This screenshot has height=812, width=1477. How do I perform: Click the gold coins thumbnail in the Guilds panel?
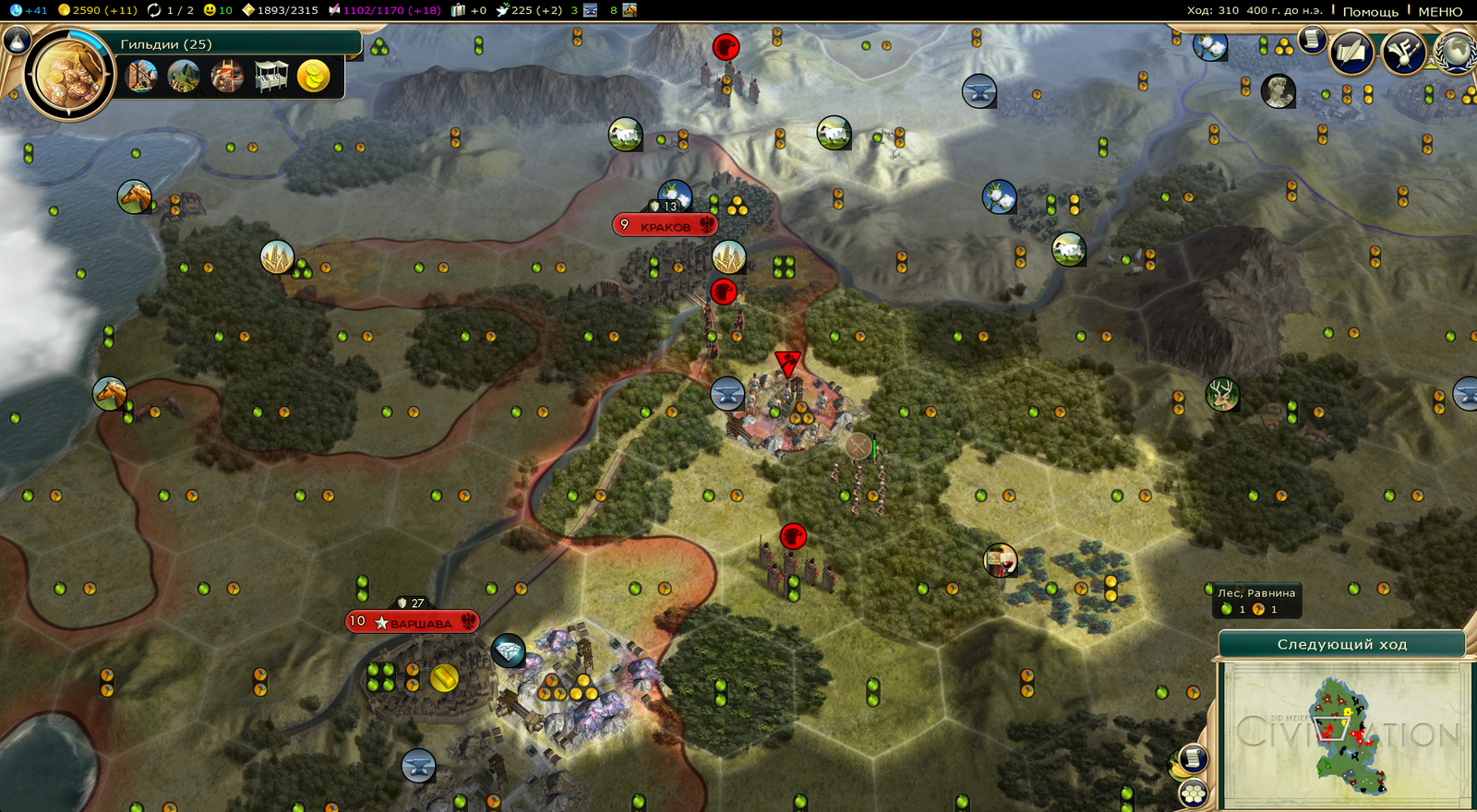click(x=314, y=77)
